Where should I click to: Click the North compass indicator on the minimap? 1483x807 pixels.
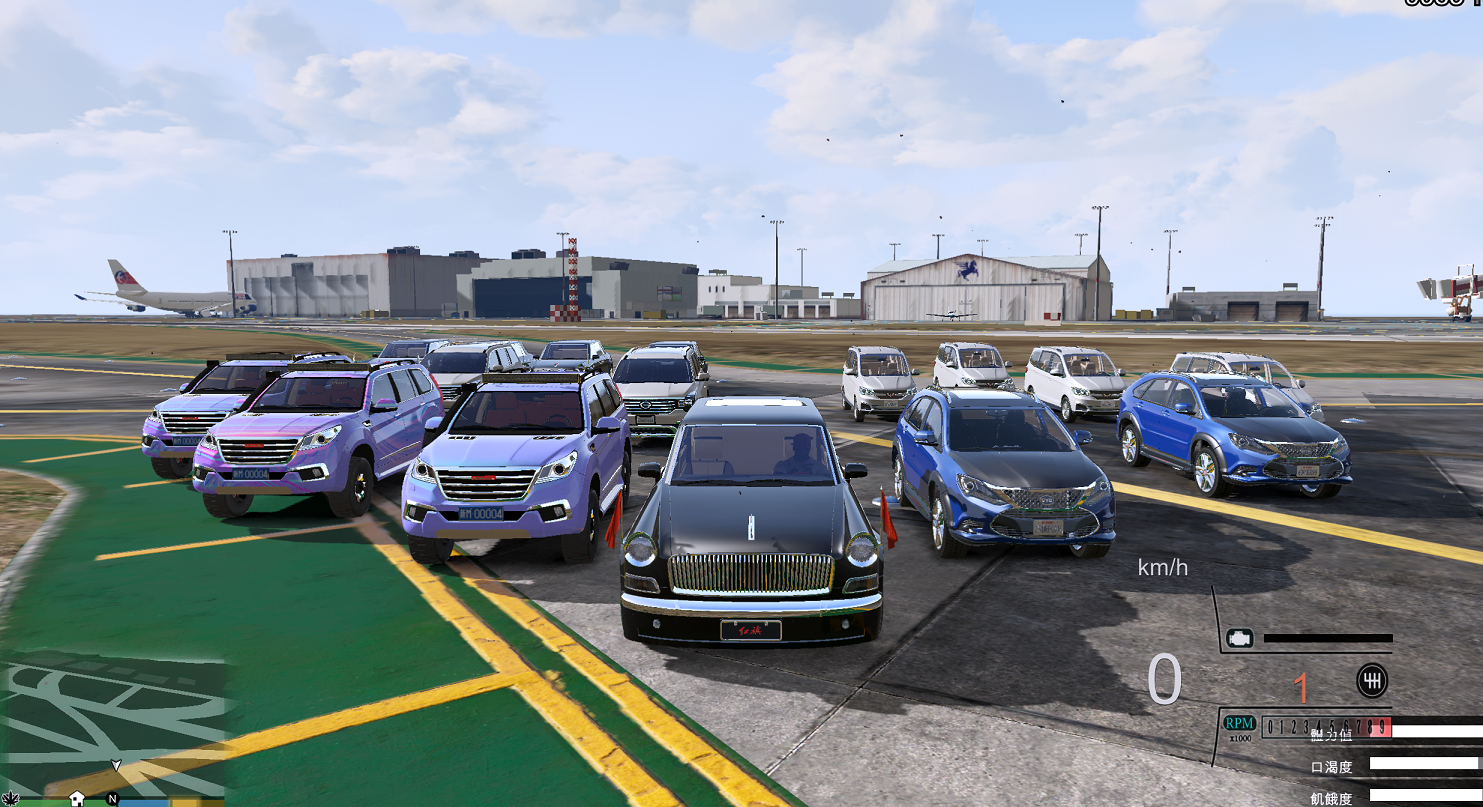(x=113, y=798)
